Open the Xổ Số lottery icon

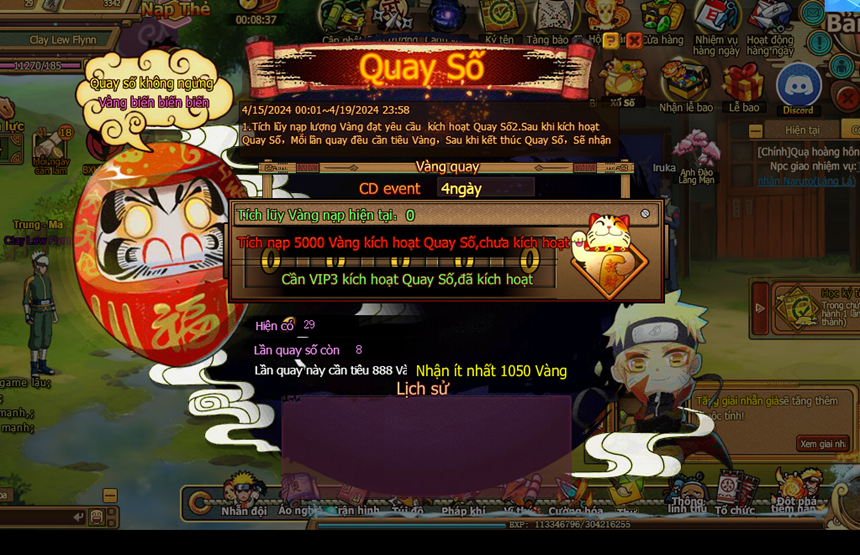click(623, 84)
